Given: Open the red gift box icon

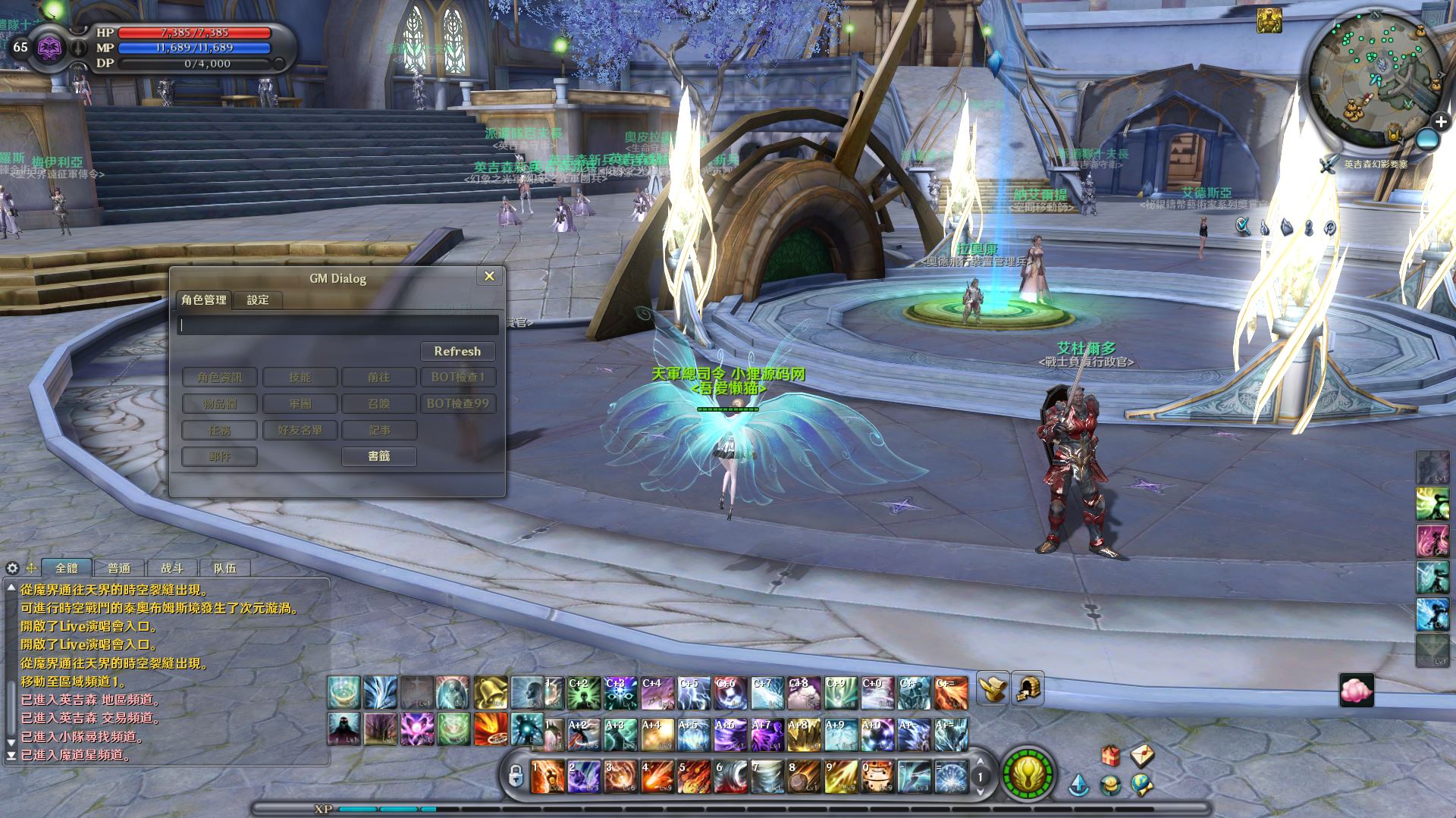Looking at the screenshot, I should [1110, 756].
